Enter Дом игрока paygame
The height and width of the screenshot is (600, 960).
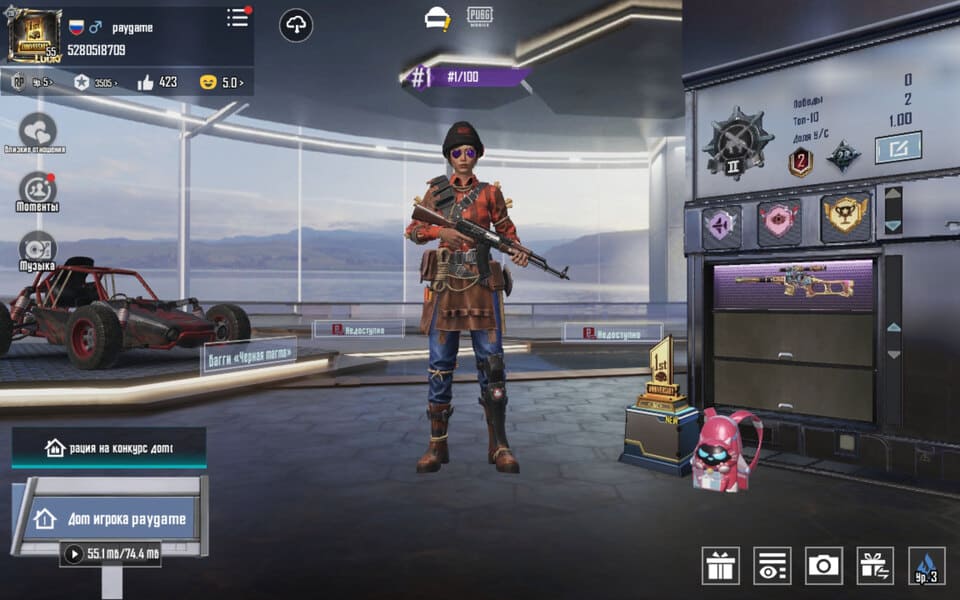point(109,518)
